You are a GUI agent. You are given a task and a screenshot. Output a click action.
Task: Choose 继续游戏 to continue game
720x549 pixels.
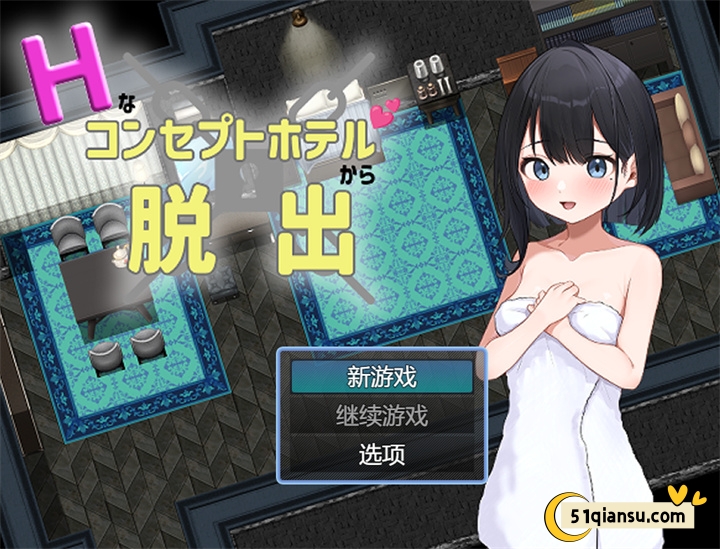[x=381, y=416]
